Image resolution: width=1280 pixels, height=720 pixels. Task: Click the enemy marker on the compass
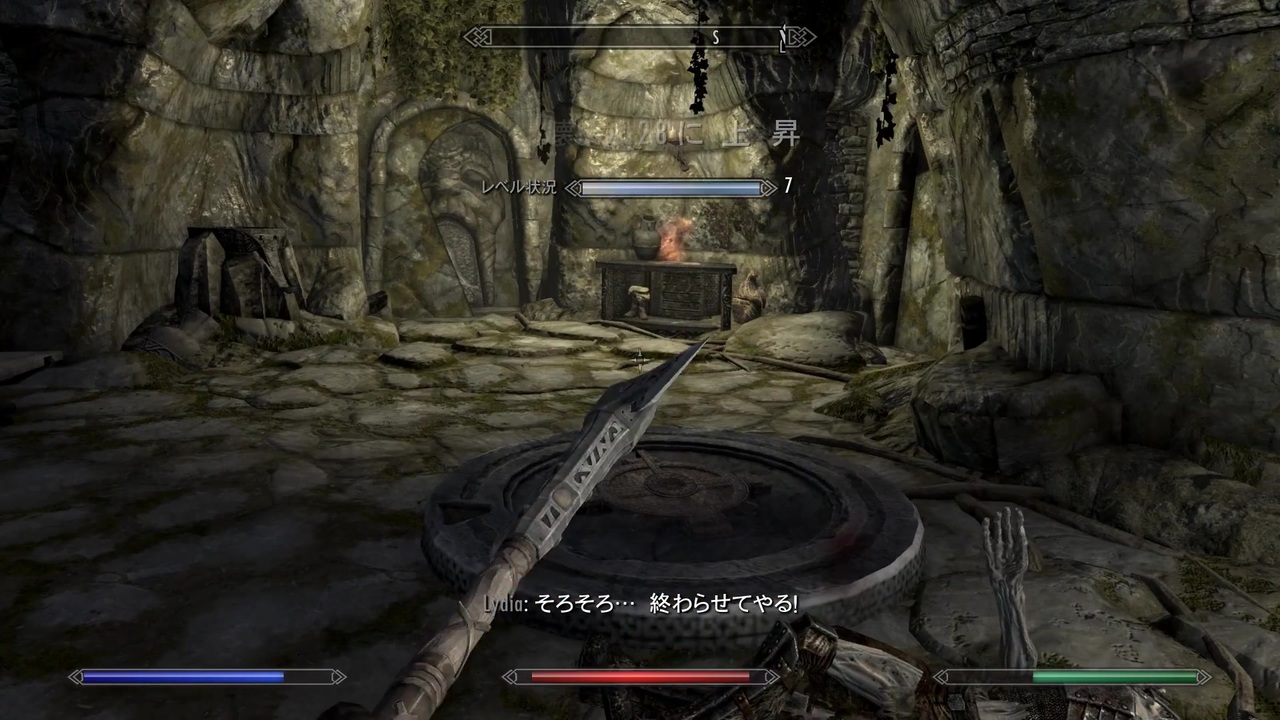click(783, 37)
